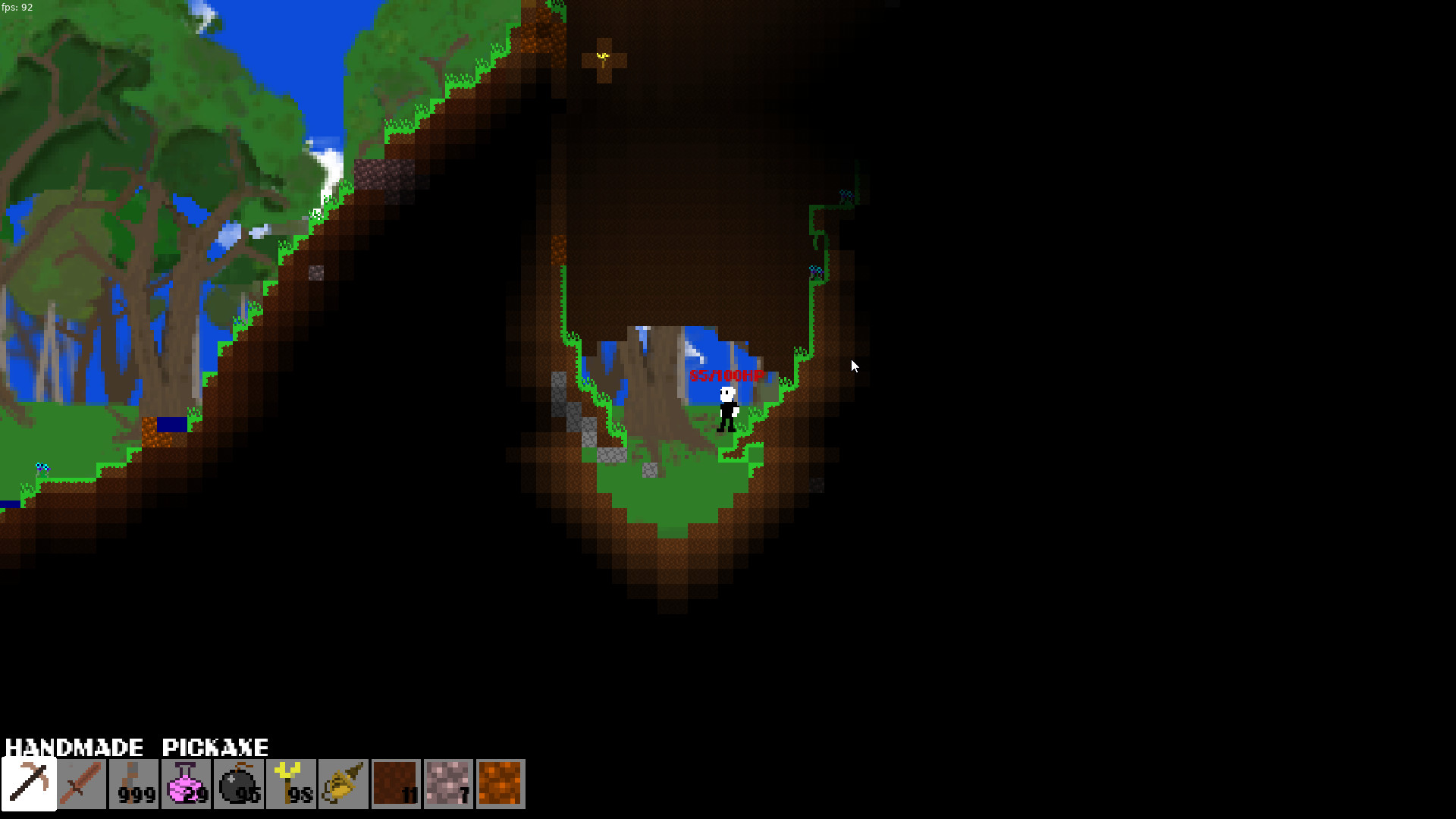Image resolution: width=1456 pixels, height=819 pixels.
Task: Click the red 99/100HP health indicator
Action: pos(726,374)
